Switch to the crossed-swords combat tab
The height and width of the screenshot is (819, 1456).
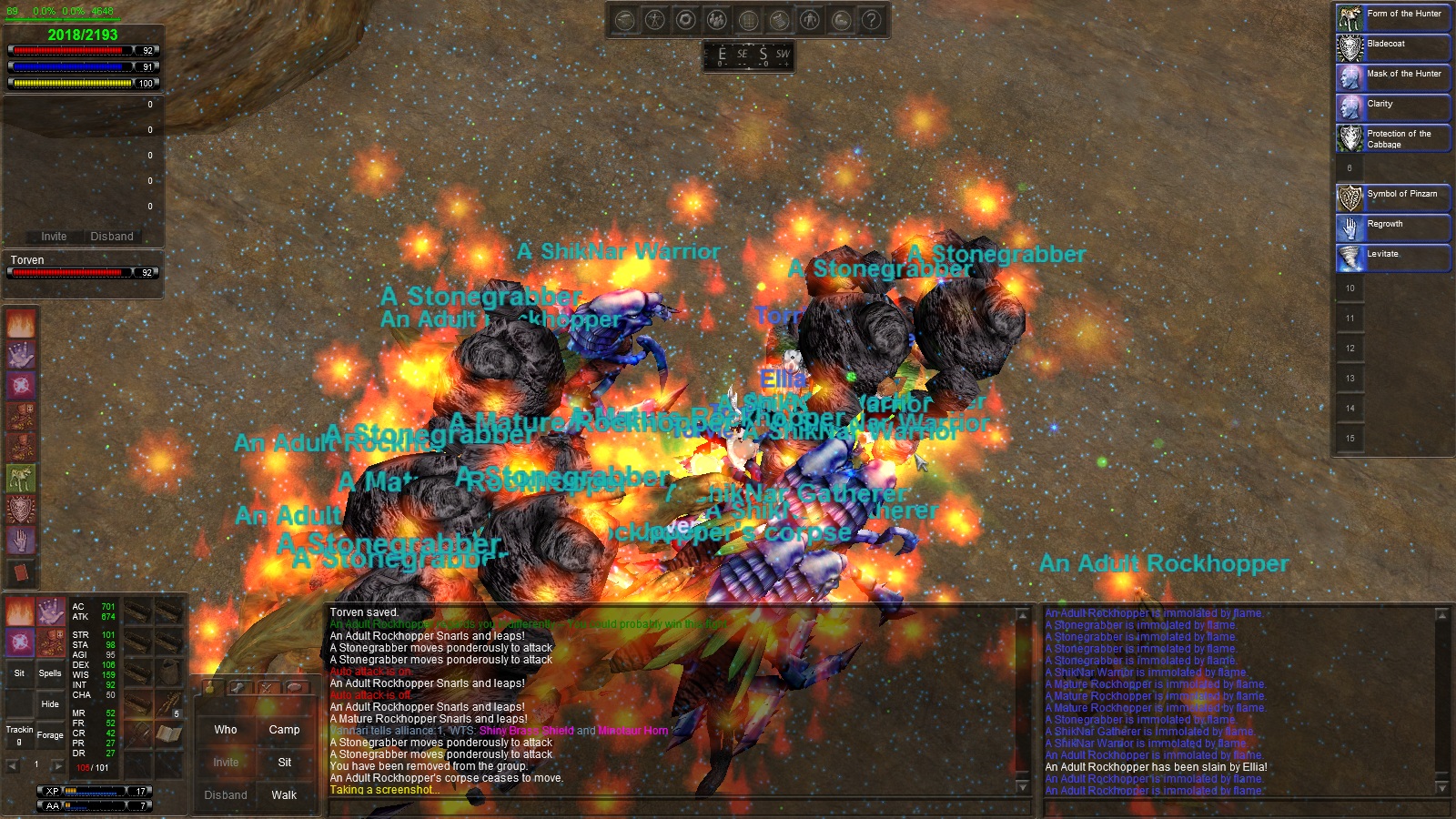267,688
